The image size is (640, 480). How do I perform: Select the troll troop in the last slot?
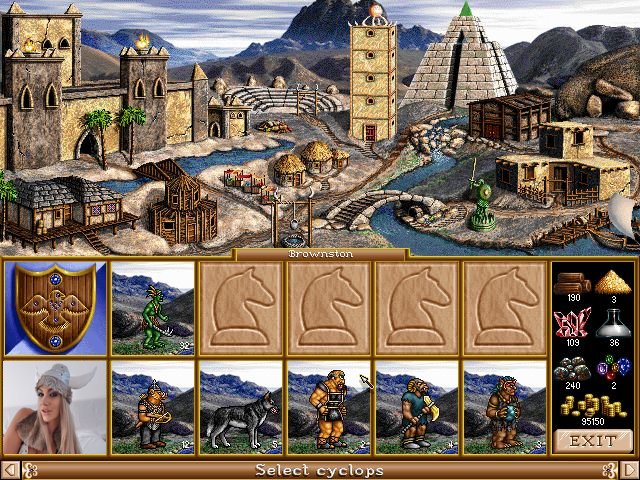(505, 408)
